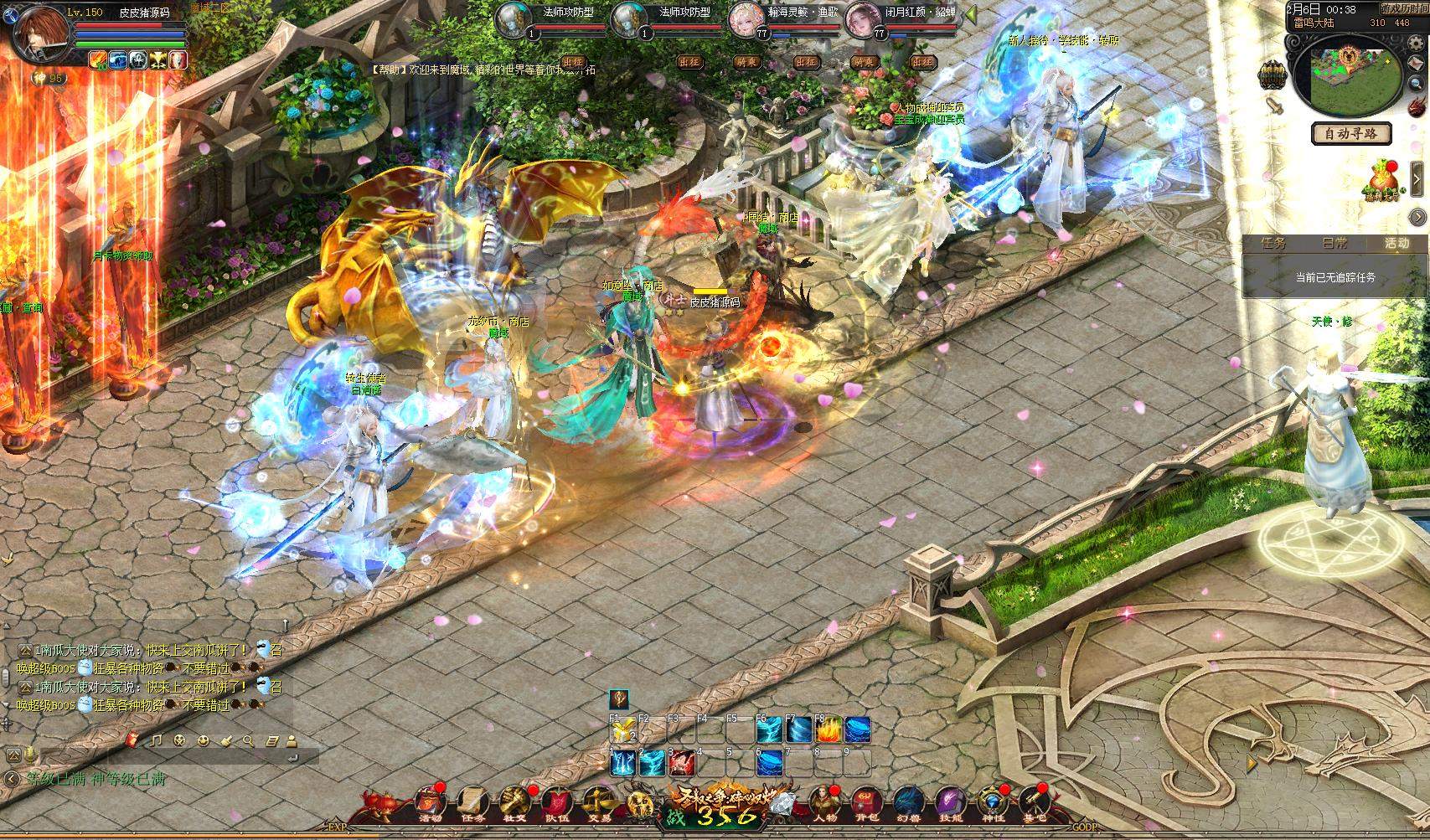Toggle the 自动寻路 auto-pathfinding button

(1350, 133)
